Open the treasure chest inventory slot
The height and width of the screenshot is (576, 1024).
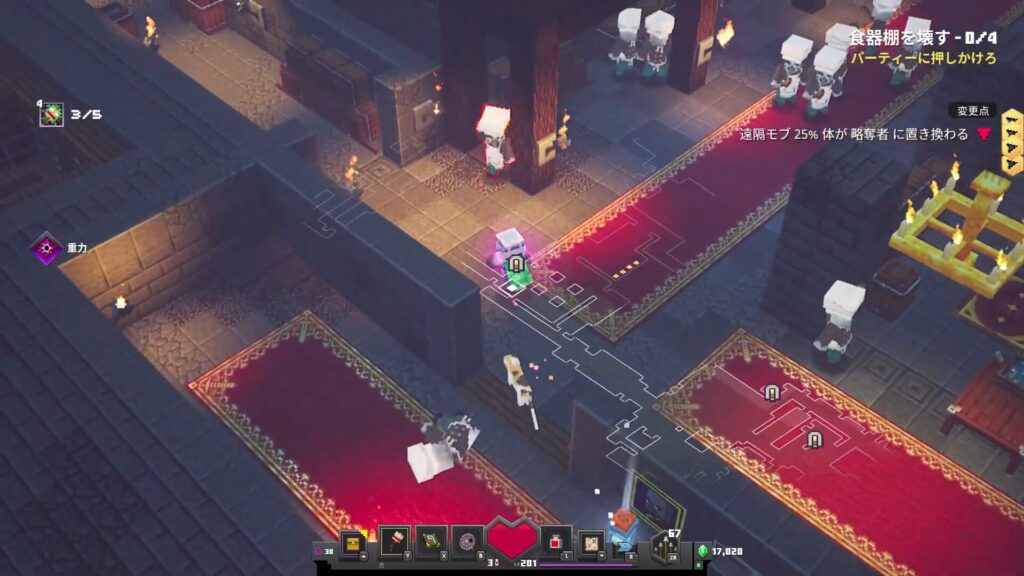tap(351, 543)
